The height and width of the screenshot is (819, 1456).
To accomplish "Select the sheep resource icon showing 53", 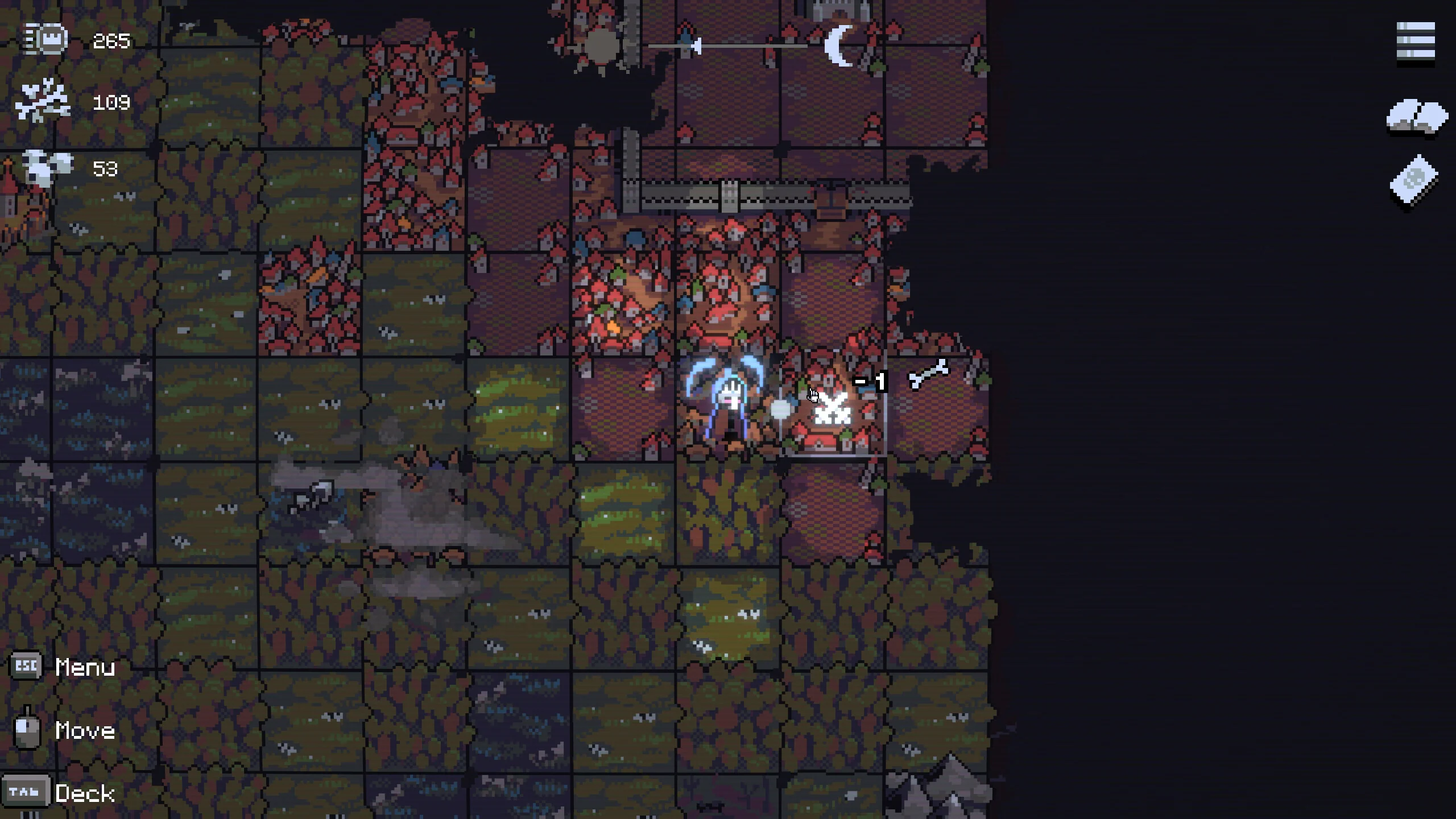I will click(45, 168).
